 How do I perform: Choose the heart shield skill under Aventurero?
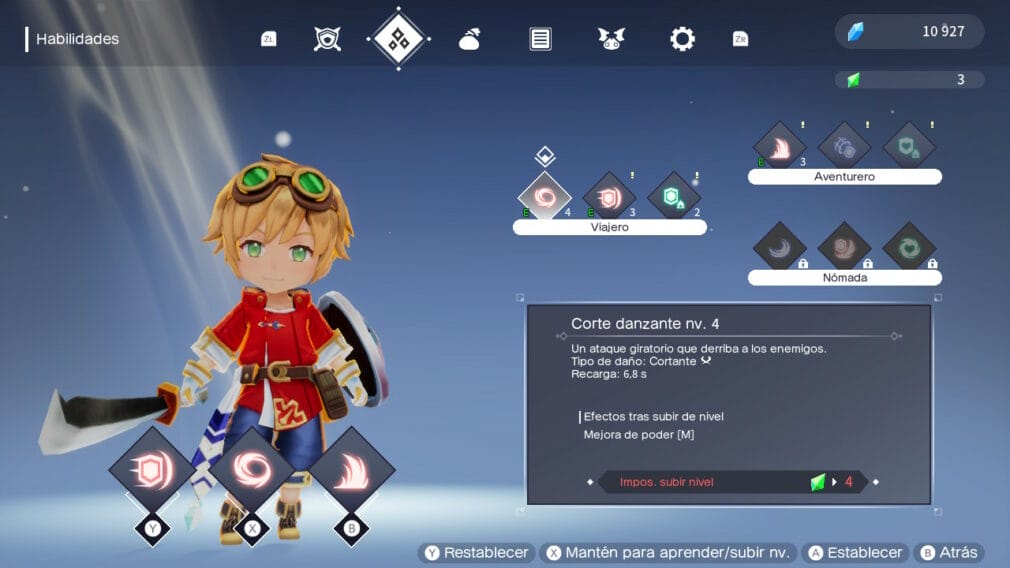click(x=909, y=146)
